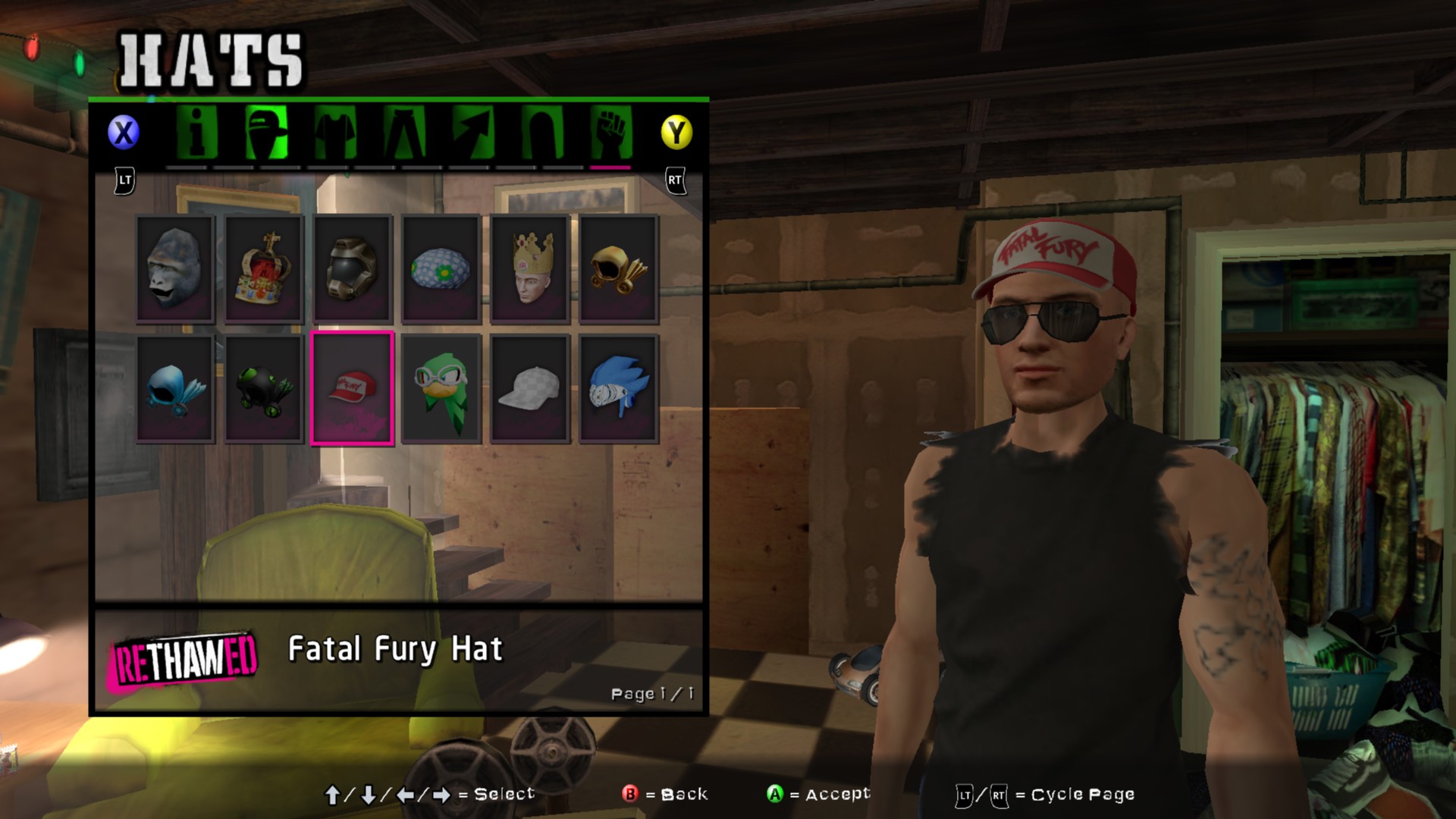
Task: Equip the black and green winged hood
Action: (x=264, y=388)
